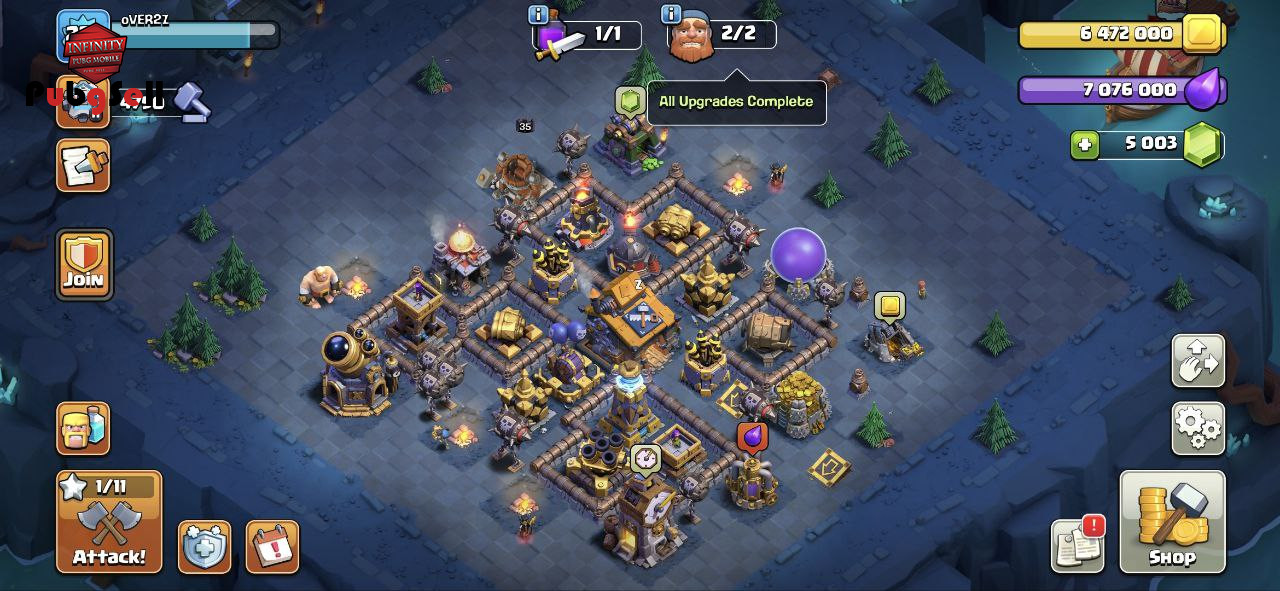Viewport: 1280px width, 591px height.
Task: Open the player profile badge
Action: coord(83,36)
